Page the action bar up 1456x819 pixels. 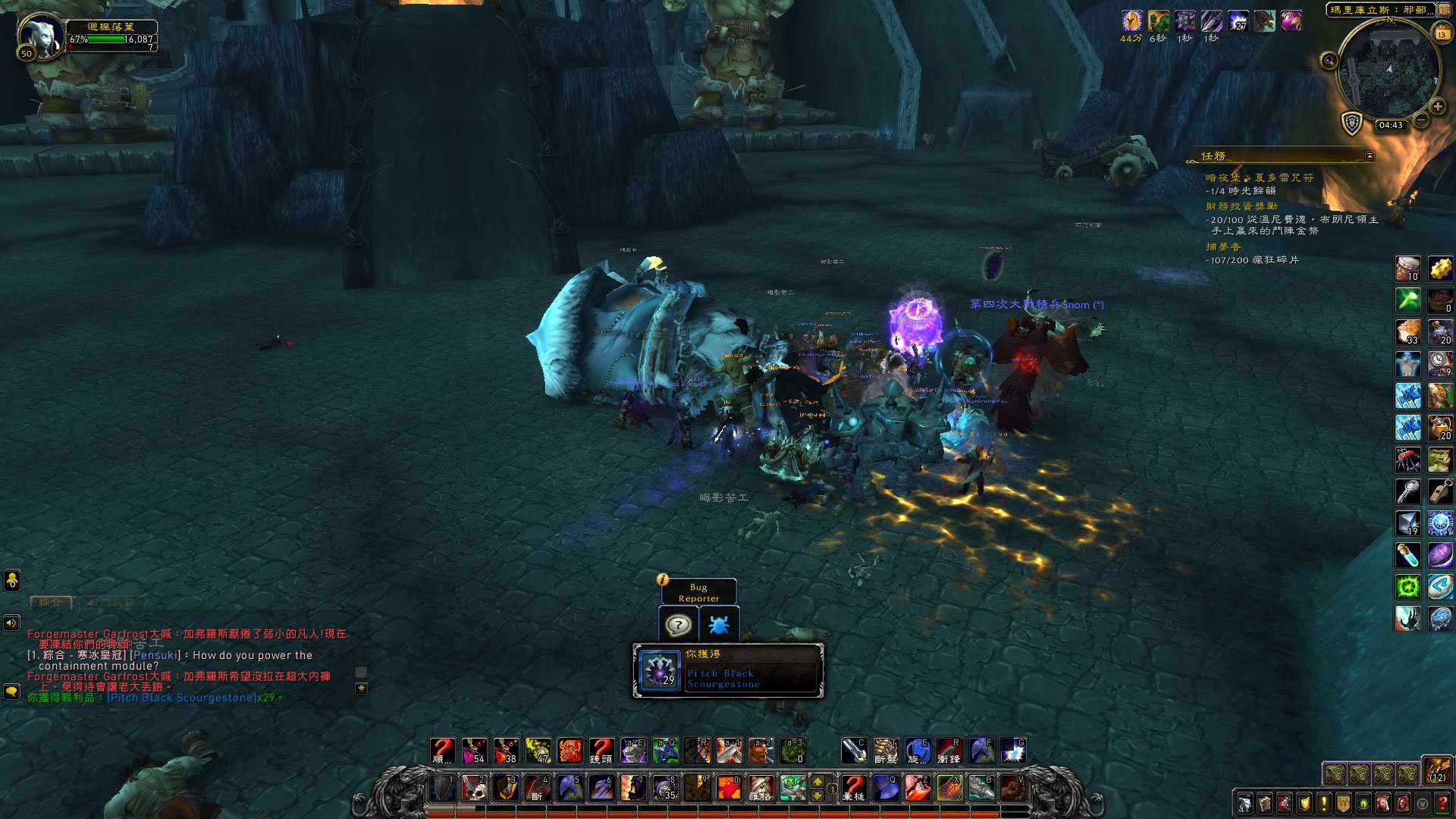pyautogui.click(x=817, y=781)
